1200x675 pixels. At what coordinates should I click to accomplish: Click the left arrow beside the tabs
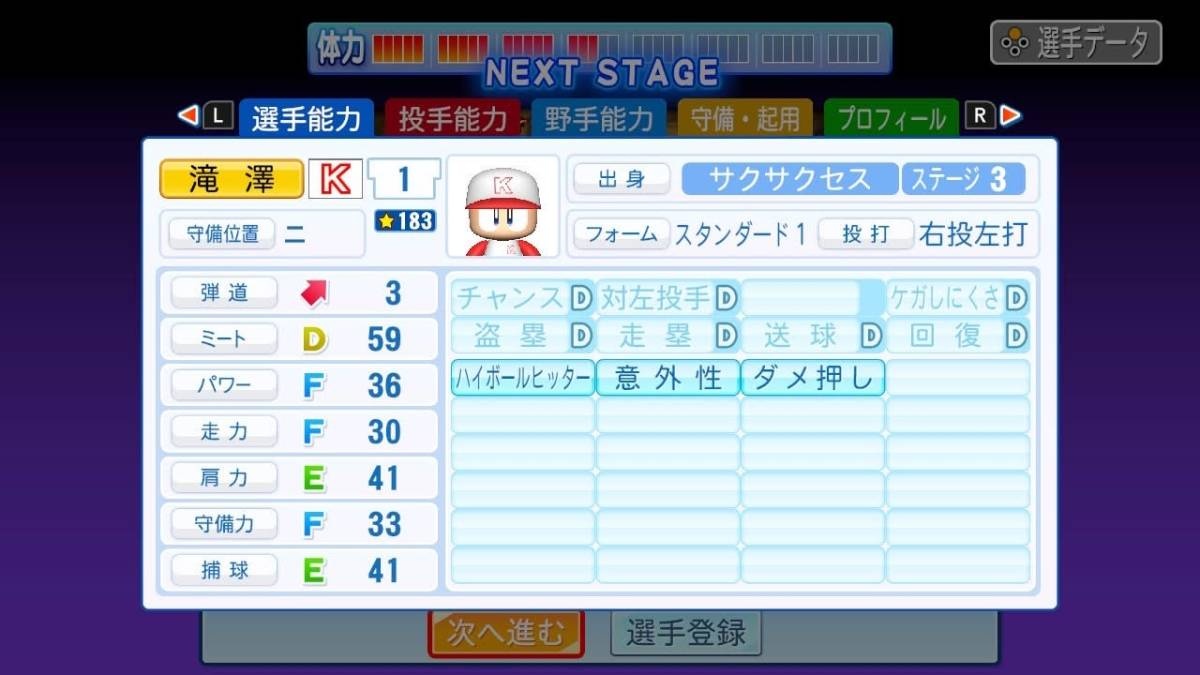coord(188,116)
